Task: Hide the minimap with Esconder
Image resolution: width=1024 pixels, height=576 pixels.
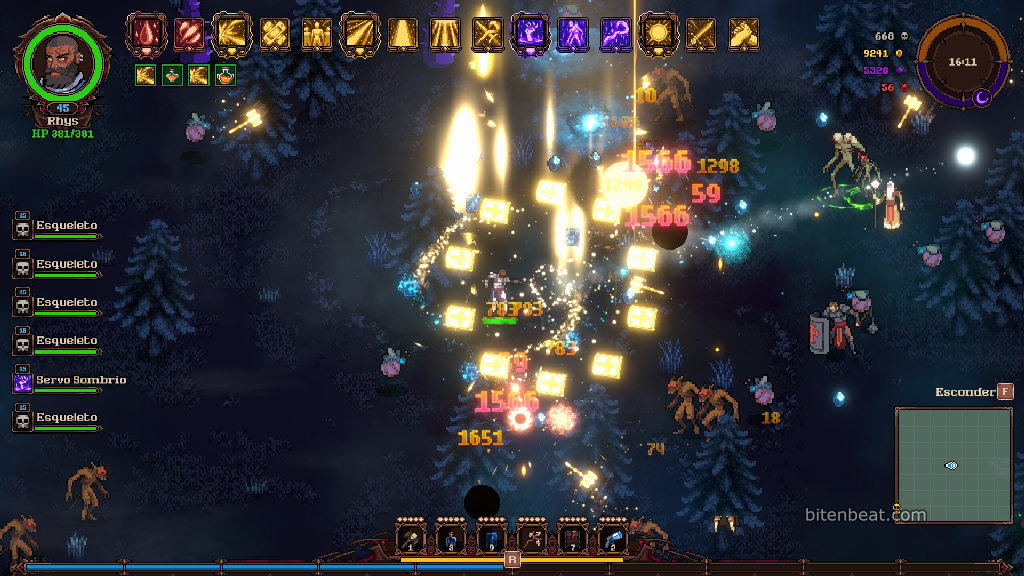Action: point(1004,392)
